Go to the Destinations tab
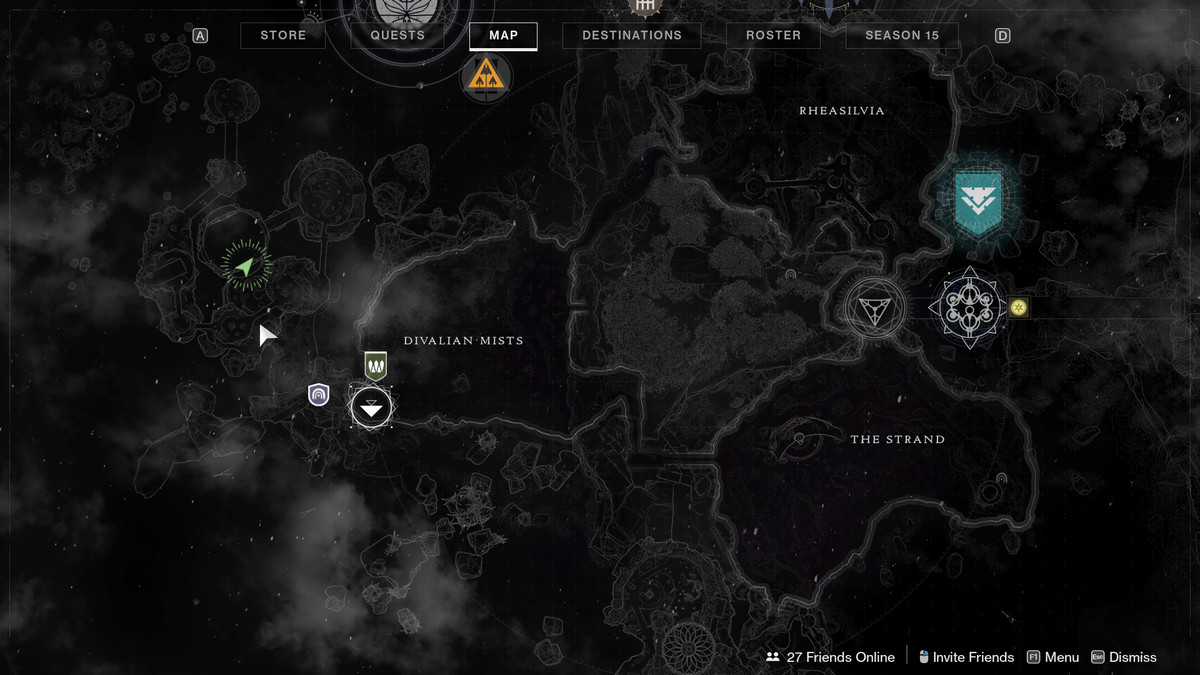This screenshot has height=675, width=1200. [x=631, y=36]
